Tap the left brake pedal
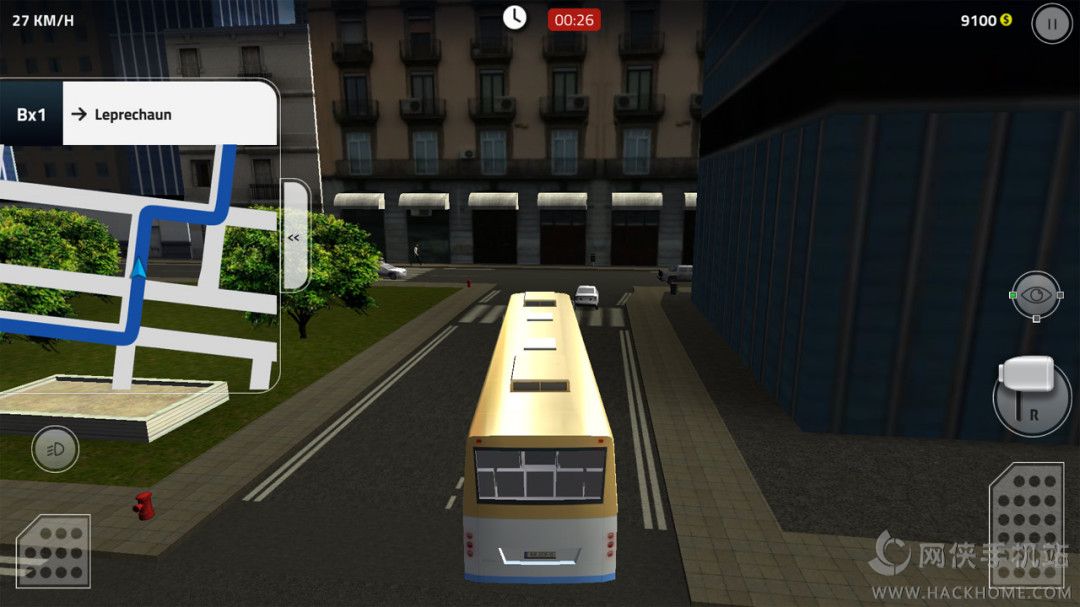The height and width of the screenshot is (607, 1080). [x=53, y=550]
